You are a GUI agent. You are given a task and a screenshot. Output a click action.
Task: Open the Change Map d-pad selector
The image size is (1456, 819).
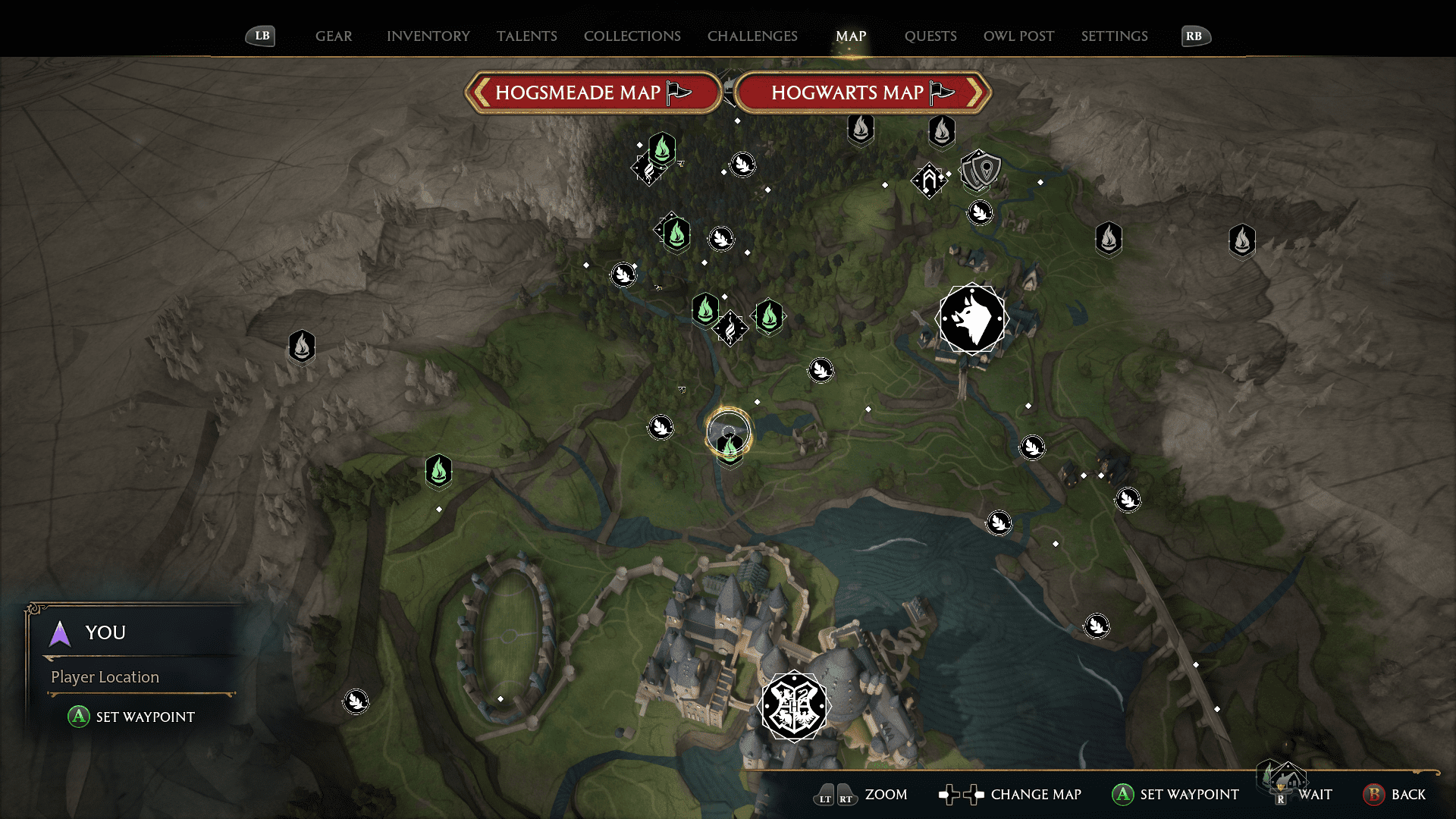[962, 795]
